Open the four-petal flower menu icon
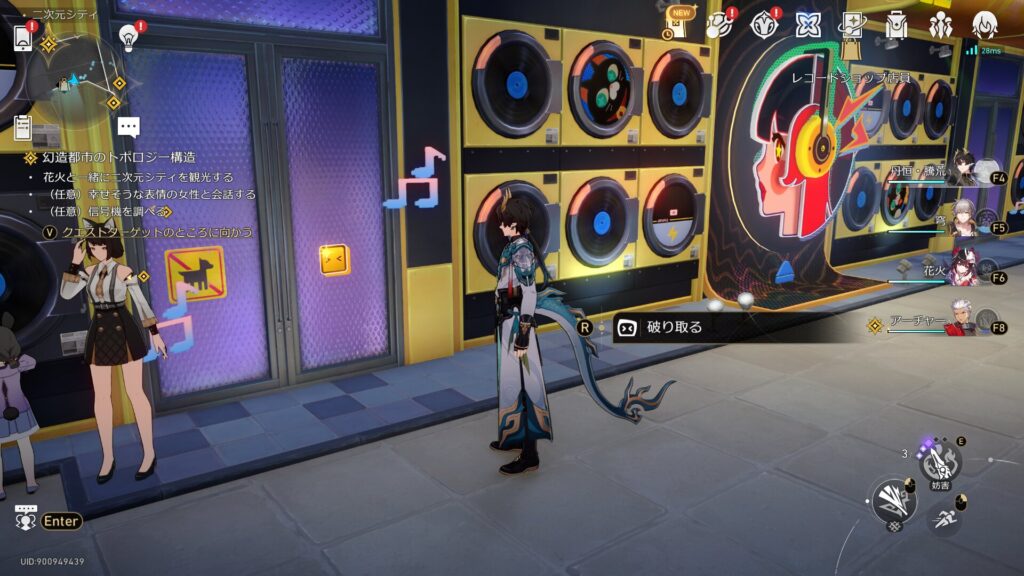The image size is (1024, 576). [x=808, y=25]
